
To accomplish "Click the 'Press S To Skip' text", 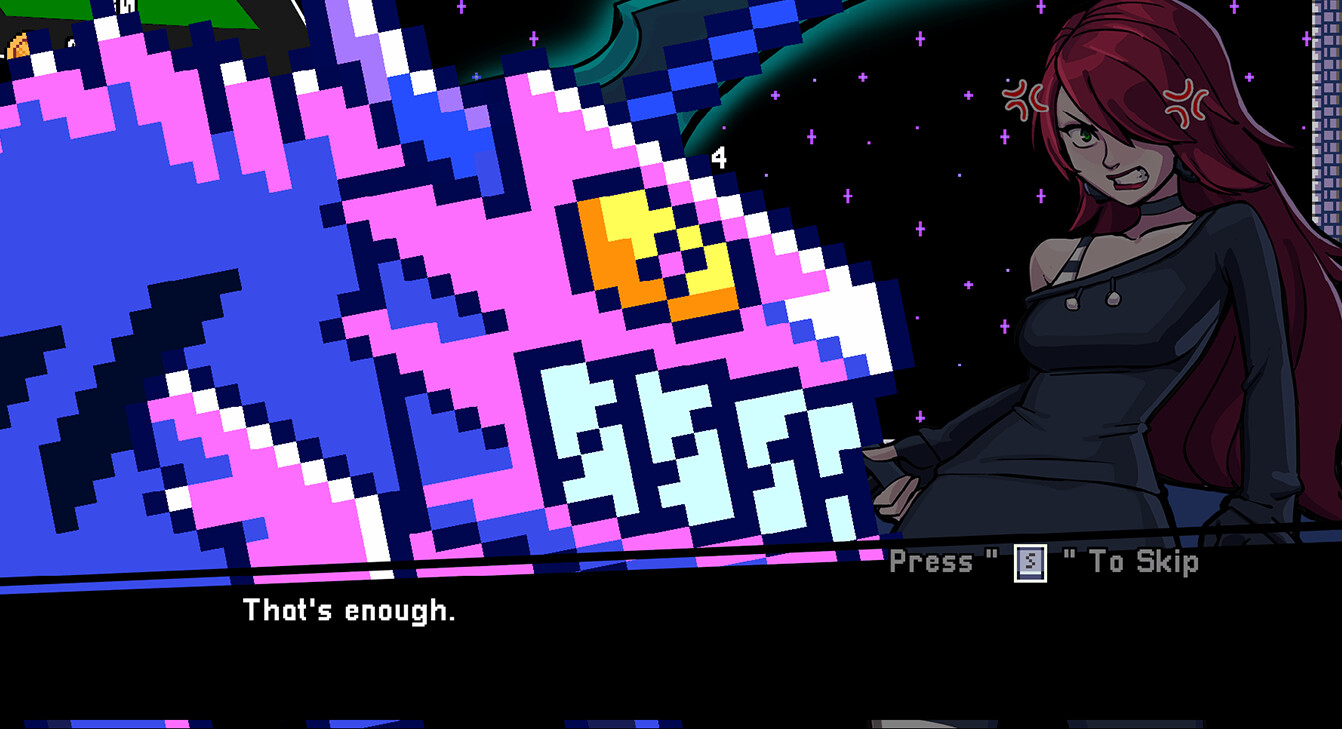I will [1043, 563].
